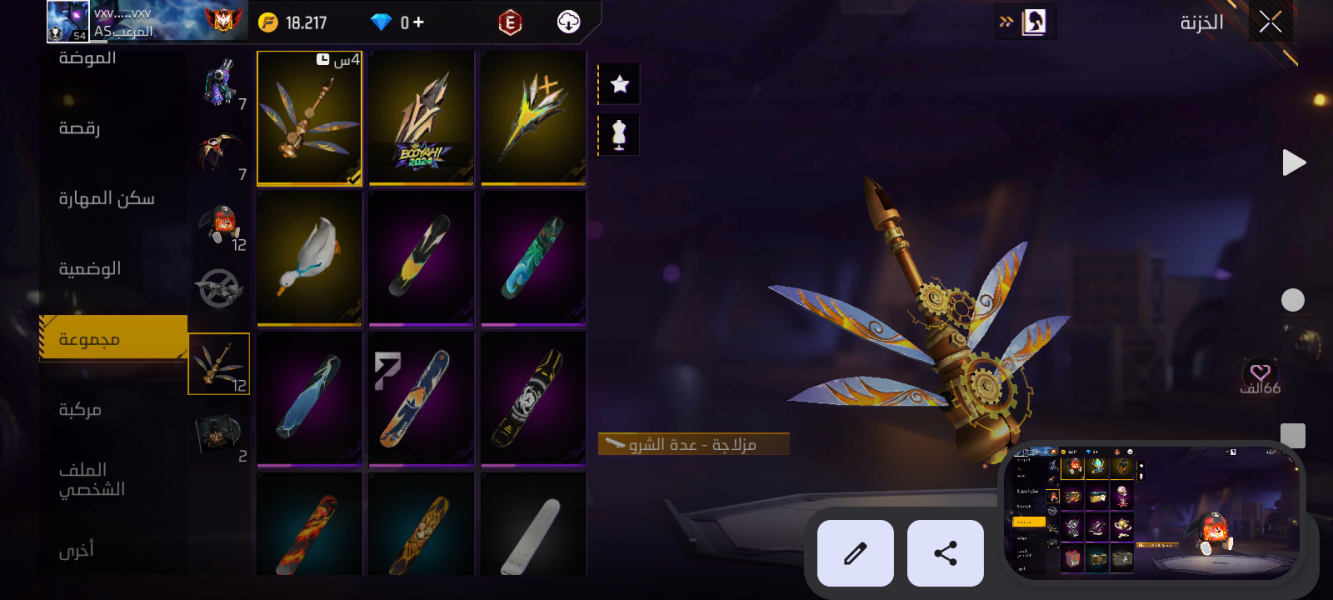This screenshot has width=1333, height=600.
Task: Select the سكن المهارة tab
Action: pos(106,198)
